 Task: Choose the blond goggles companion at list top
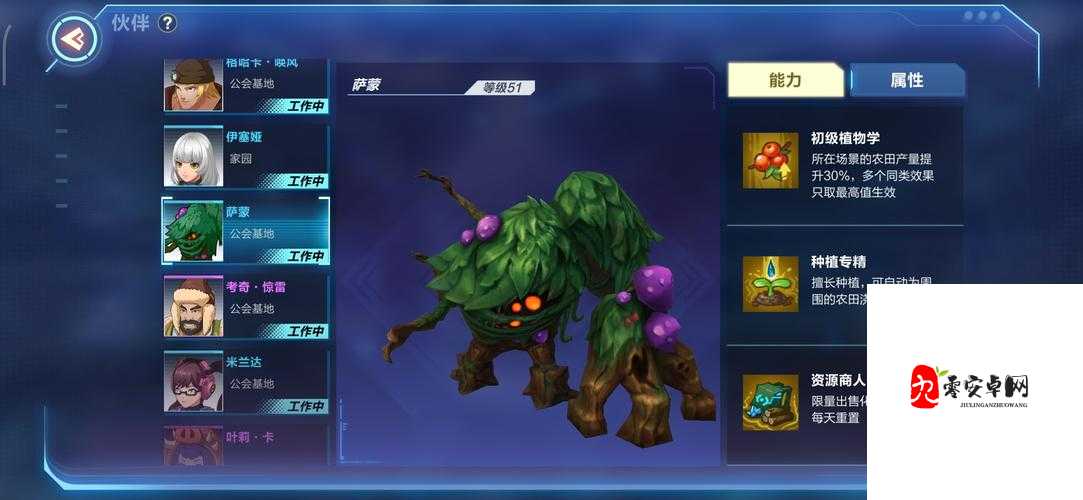[245, 86]
